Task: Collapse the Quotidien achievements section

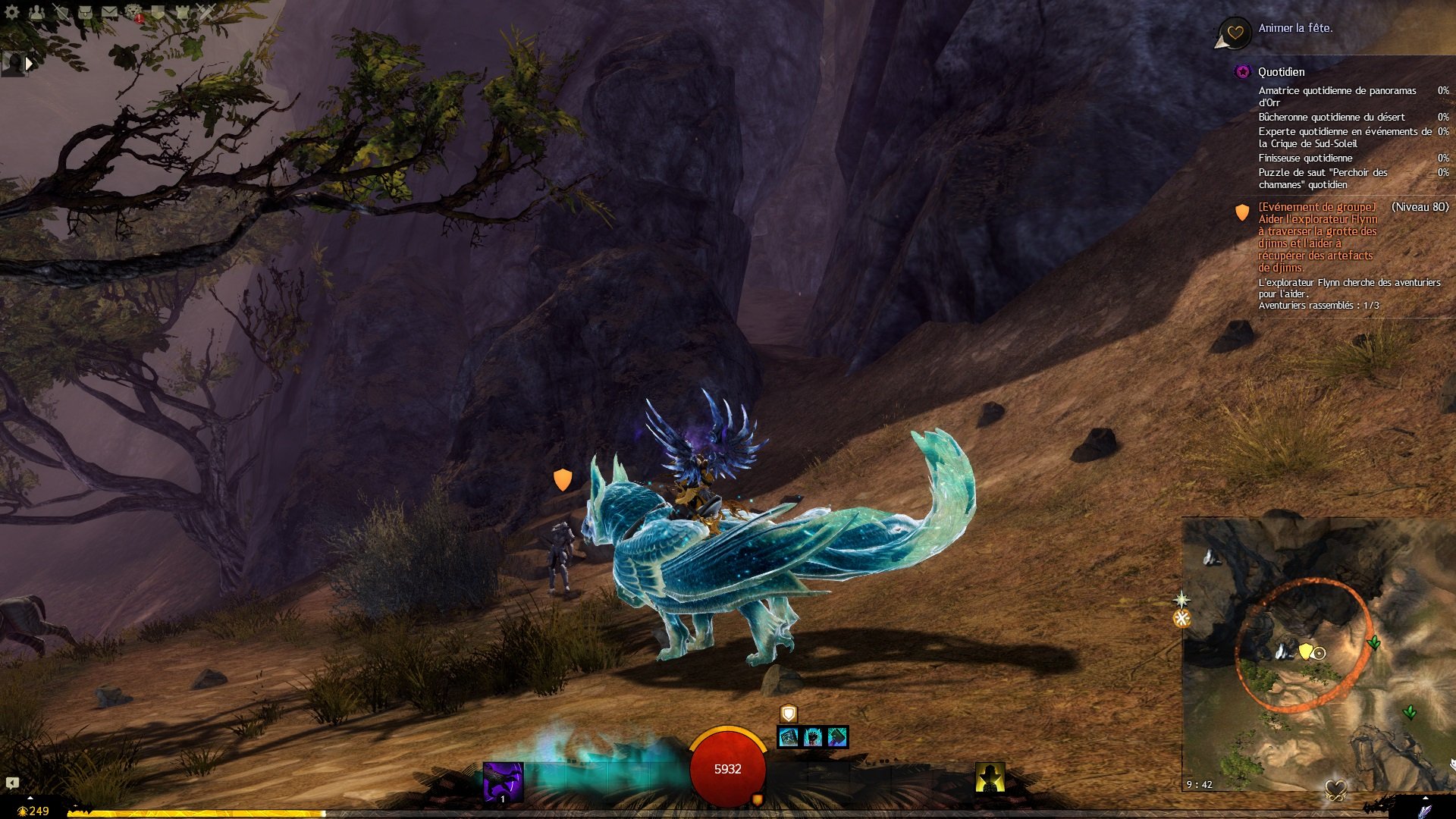Action: pos(1241,71)
